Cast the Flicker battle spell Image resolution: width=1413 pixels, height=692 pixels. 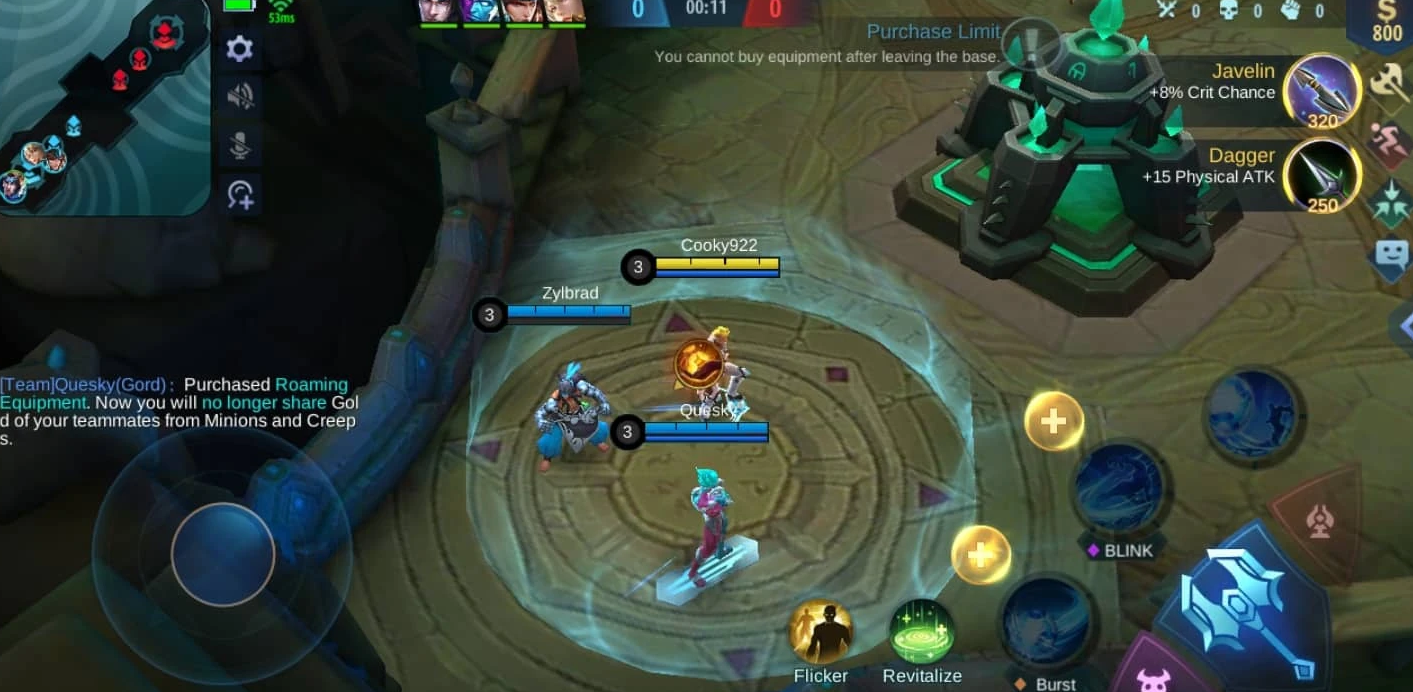click(x=821, y=631)
